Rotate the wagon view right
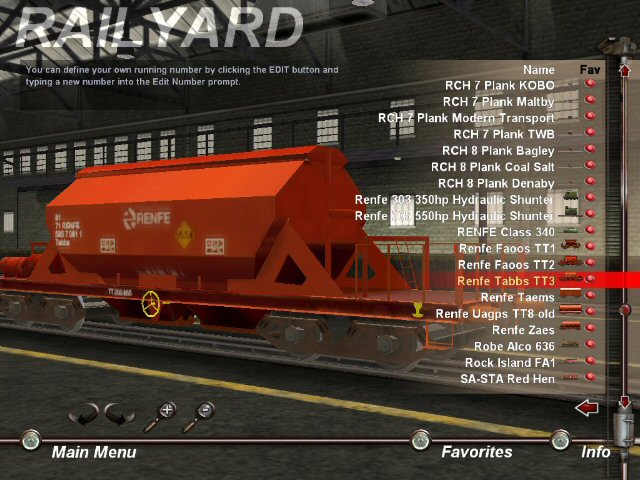The width and height of the screenshot is (640, 480). pyautogui.click(x=119, y=413)
